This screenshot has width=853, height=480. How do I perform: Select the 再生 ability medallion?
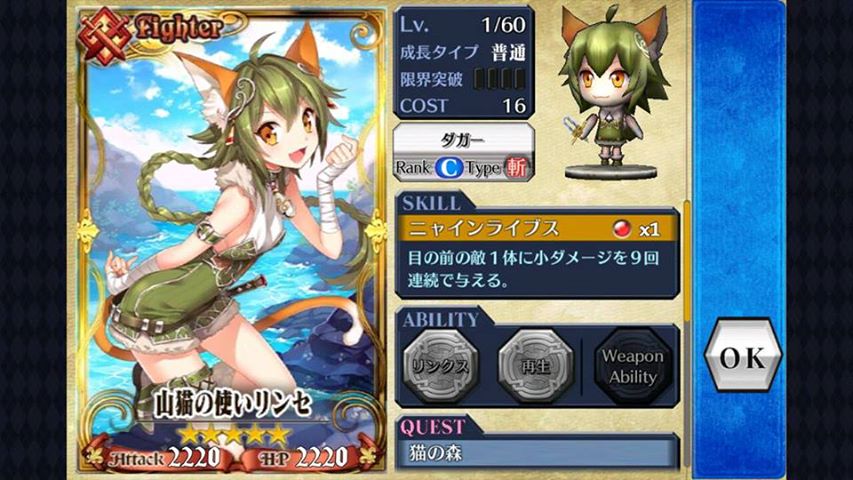pos(535,364)
